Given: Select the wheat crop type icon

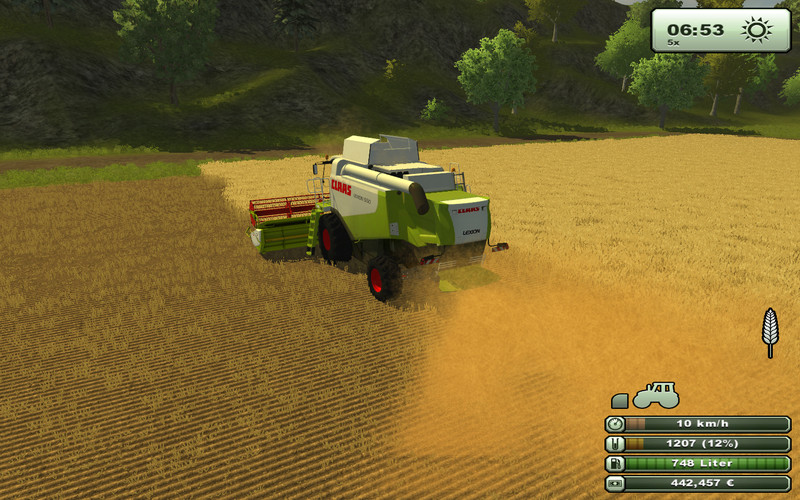Looking at the screenshot, I should [769, 331].
